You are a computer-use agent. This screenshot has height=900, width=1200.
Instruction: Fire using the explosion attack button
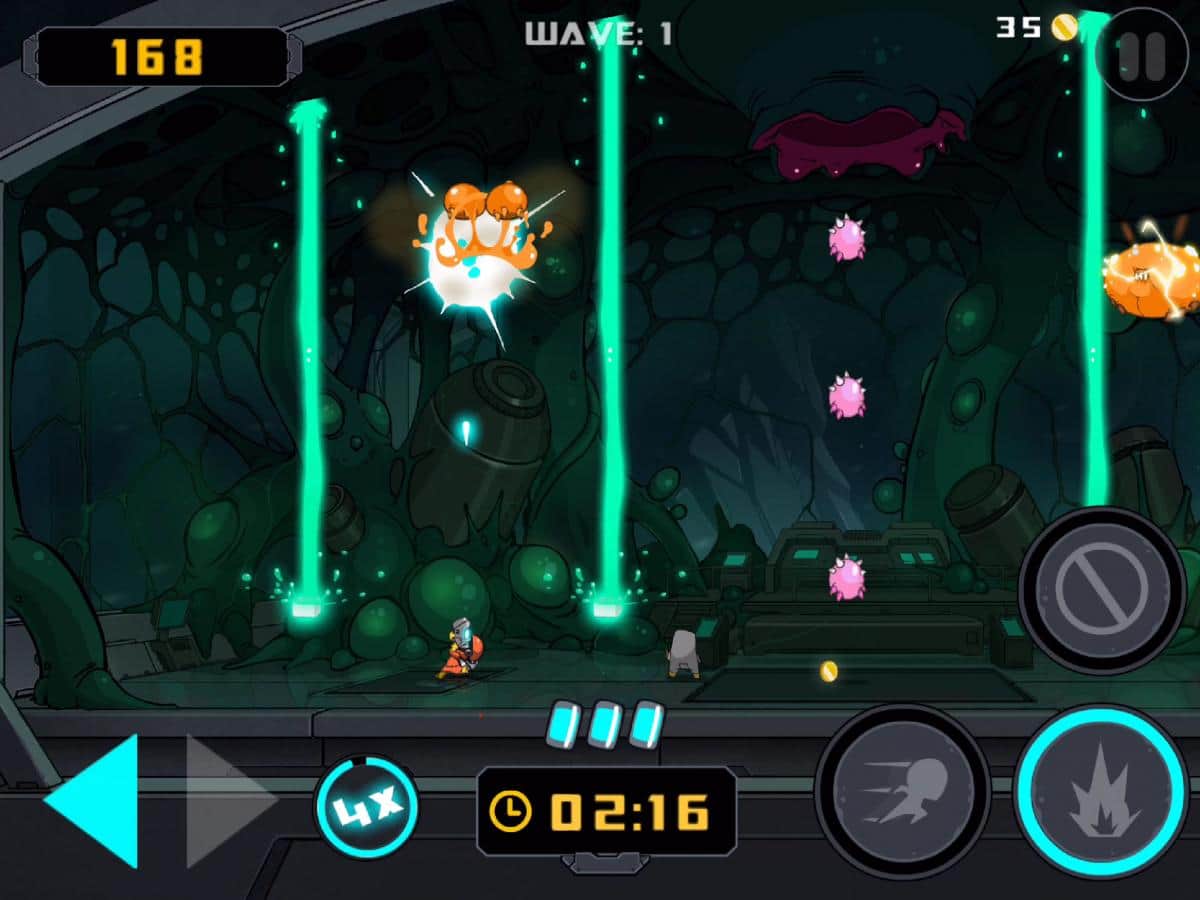coord(1101,791)
